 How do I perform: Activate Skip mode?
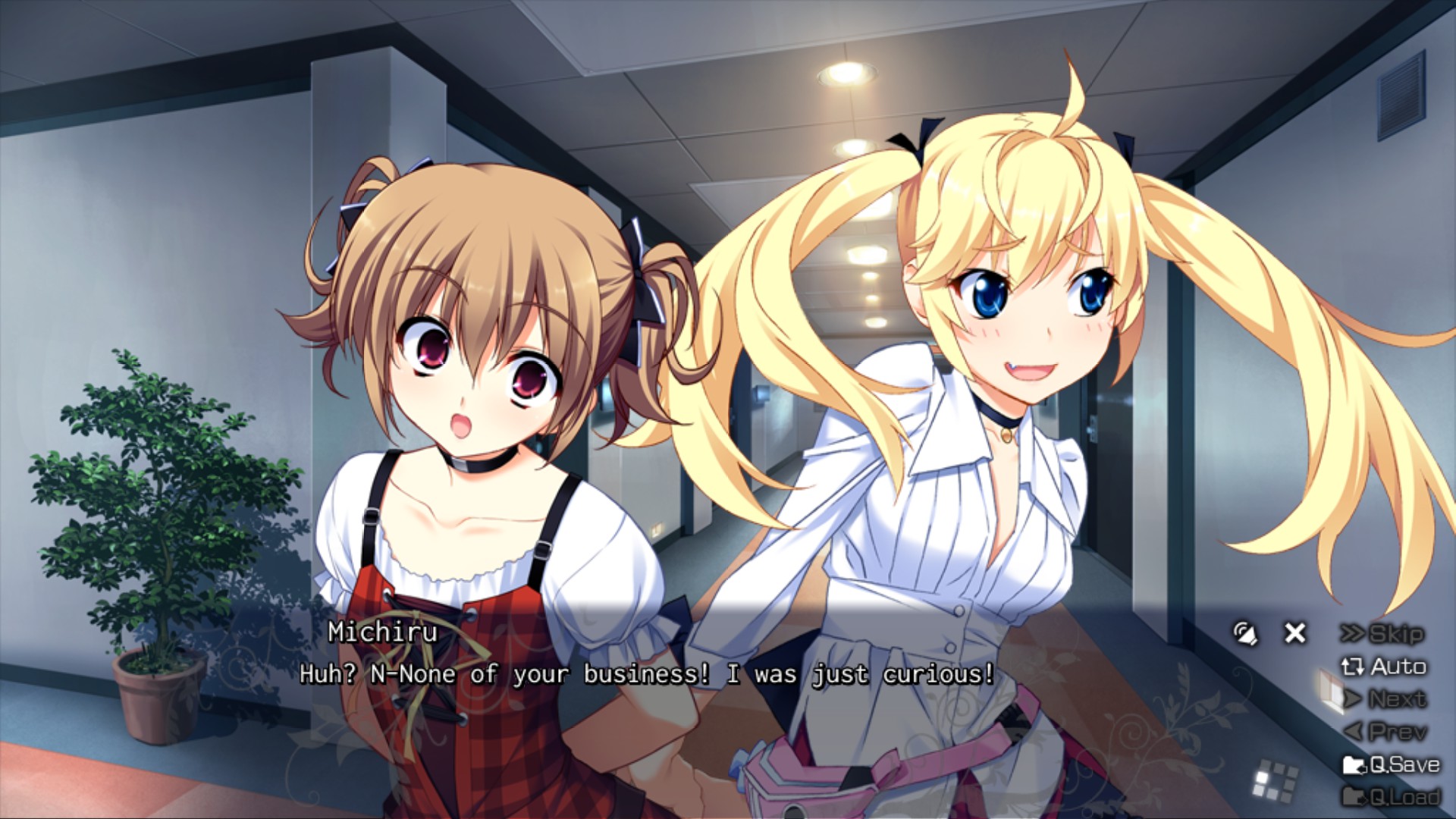click(x=1383, y=634)
